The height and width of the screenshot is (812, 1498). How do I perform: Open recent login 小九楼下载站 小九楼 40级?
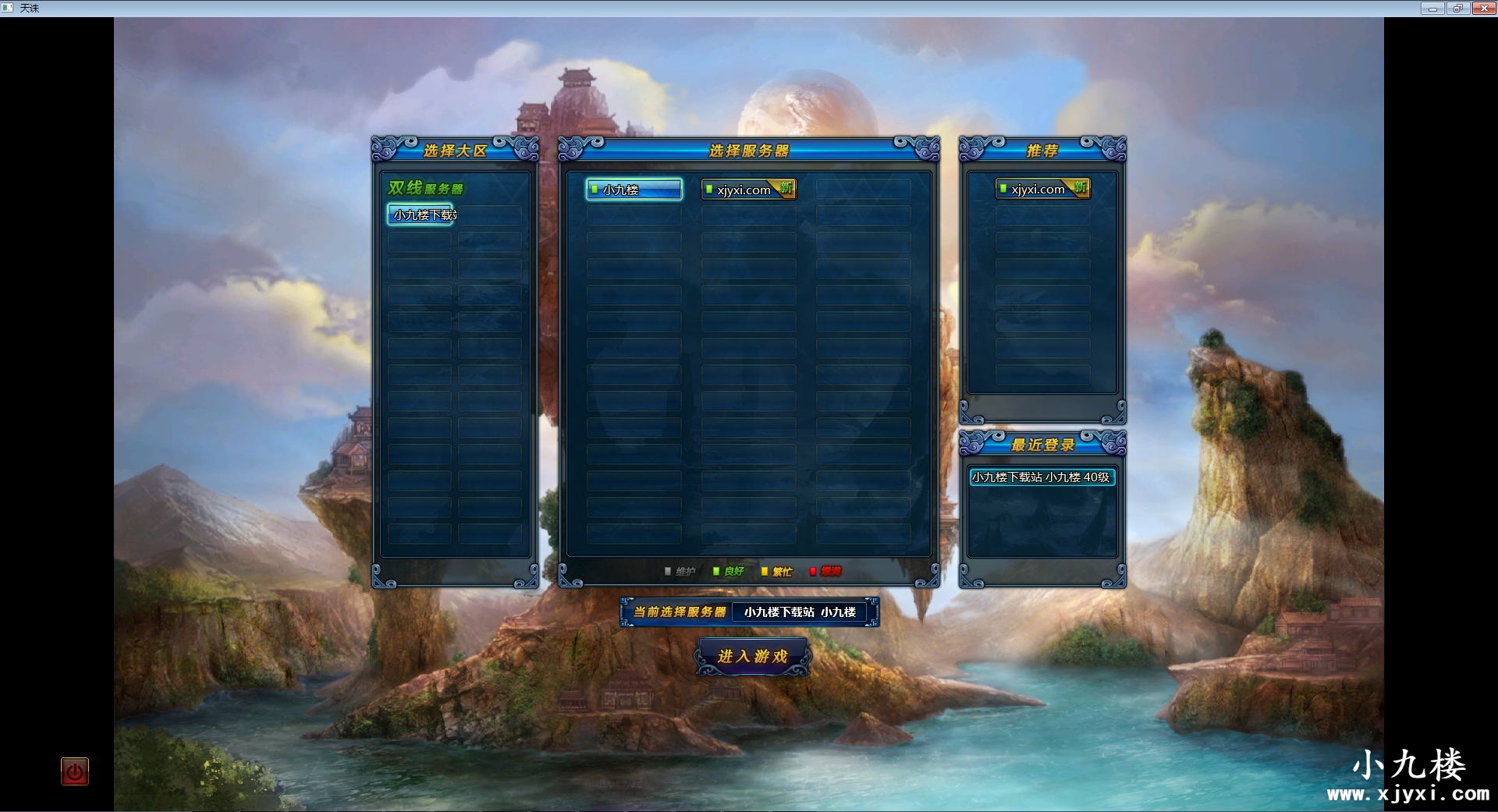1042,477
